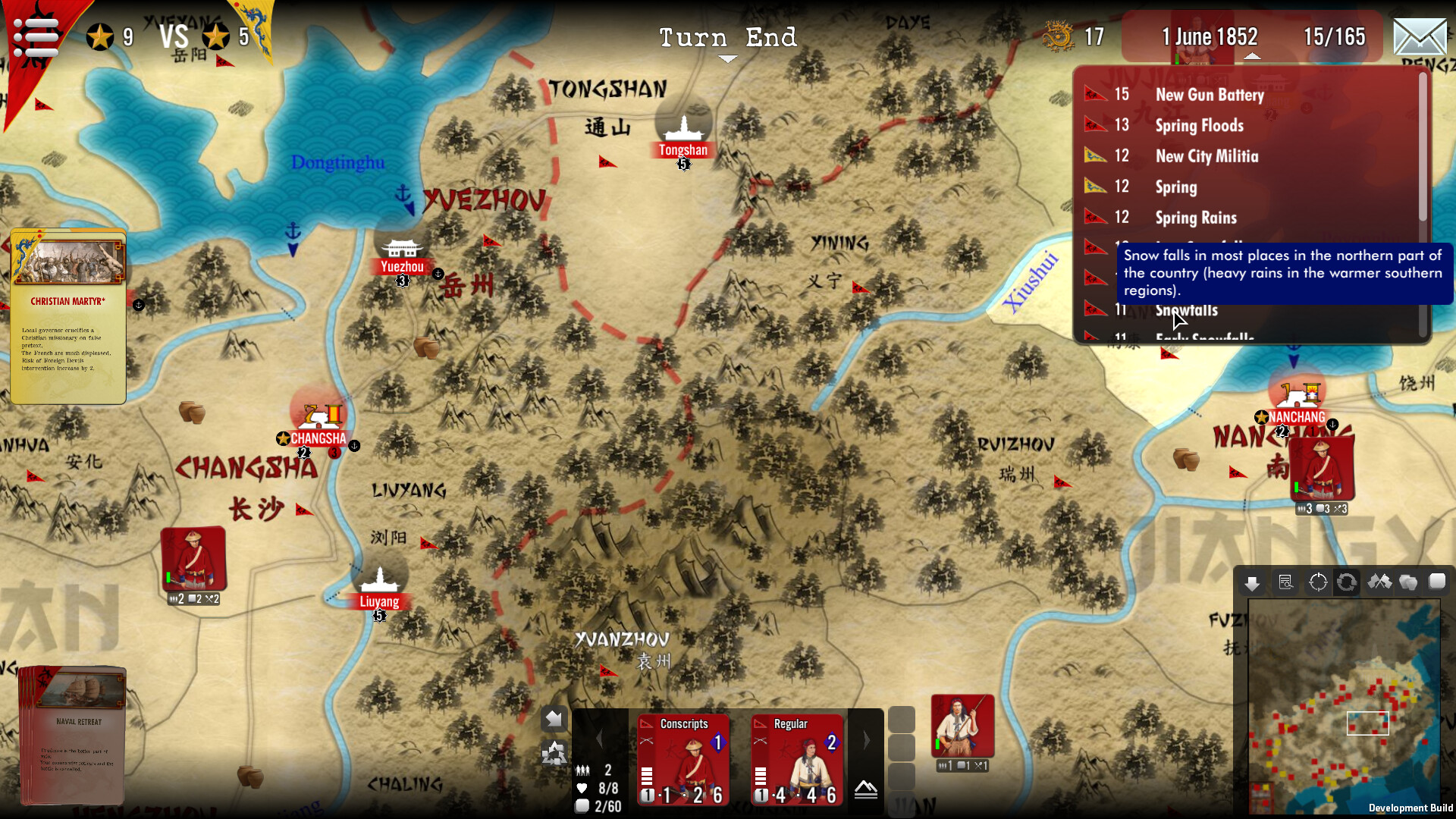Image resolution: width=1456 pixels, height=819 pixels.
Task: Pick the Naval Retreat card deck
Action: tap(73, 734)
